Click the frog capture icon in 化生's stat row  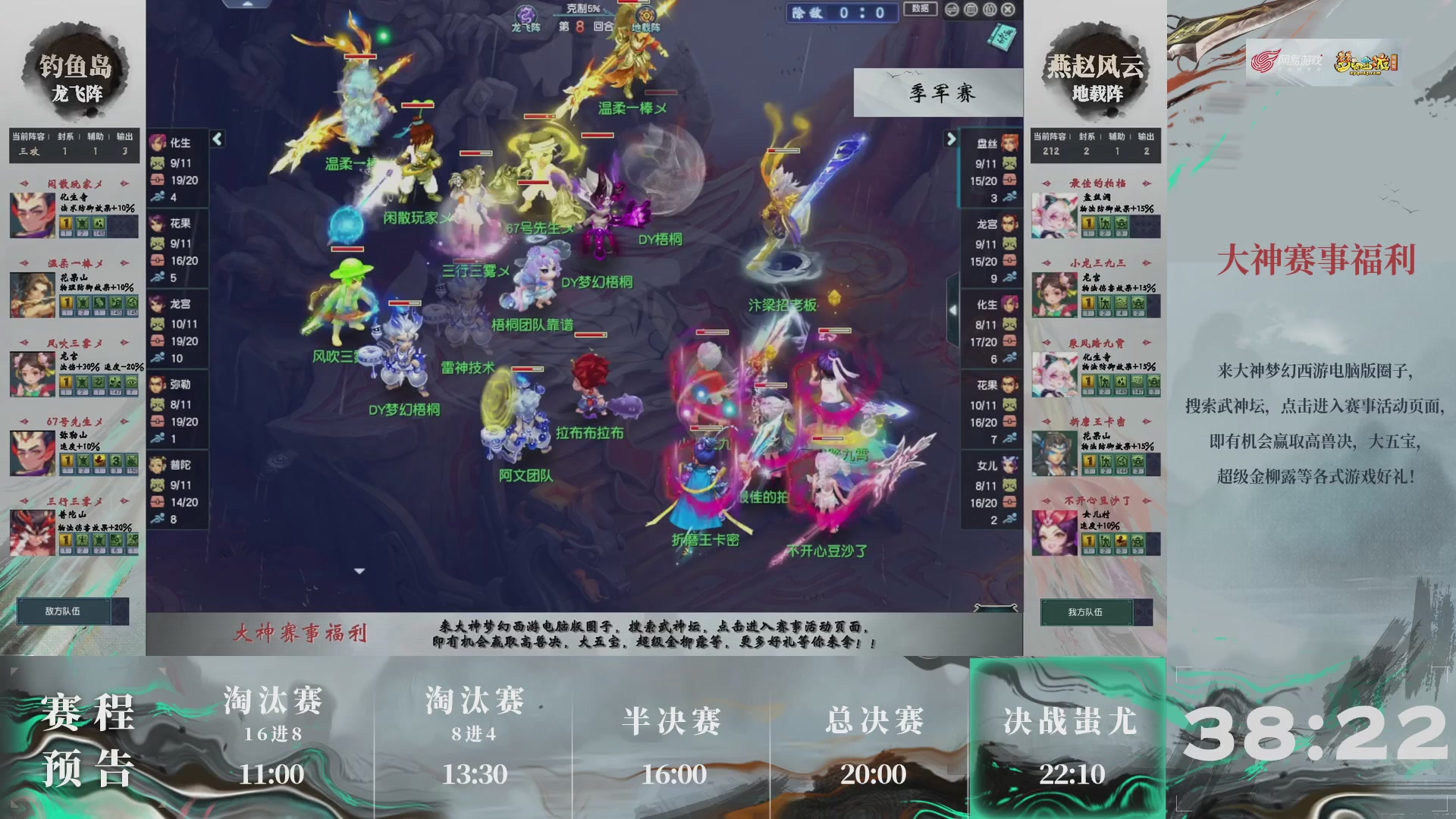click(x=158, y=162)
